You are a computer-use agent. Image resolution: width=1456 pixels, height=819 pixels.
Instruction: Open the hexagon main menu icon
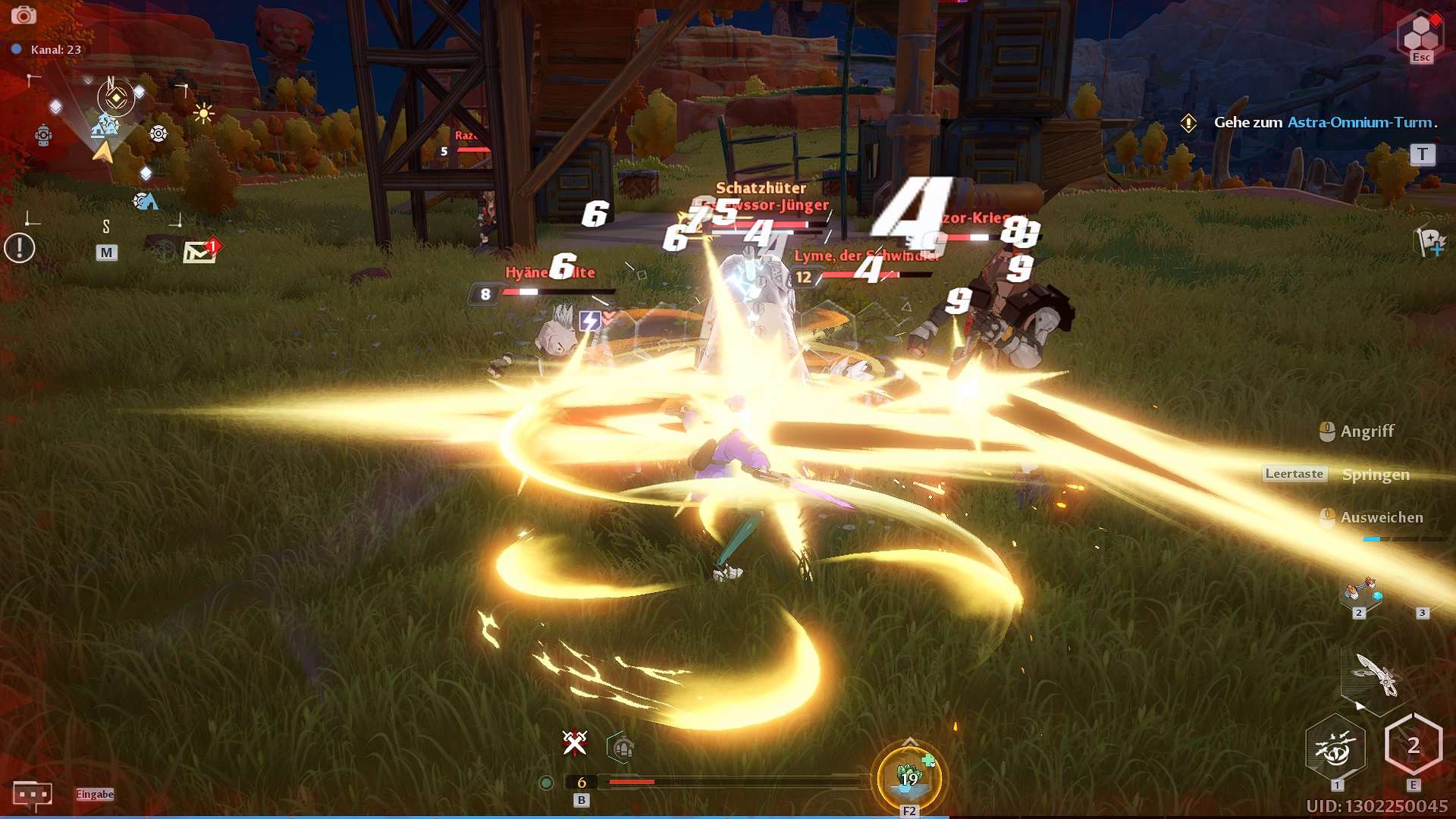[1420, 33]
